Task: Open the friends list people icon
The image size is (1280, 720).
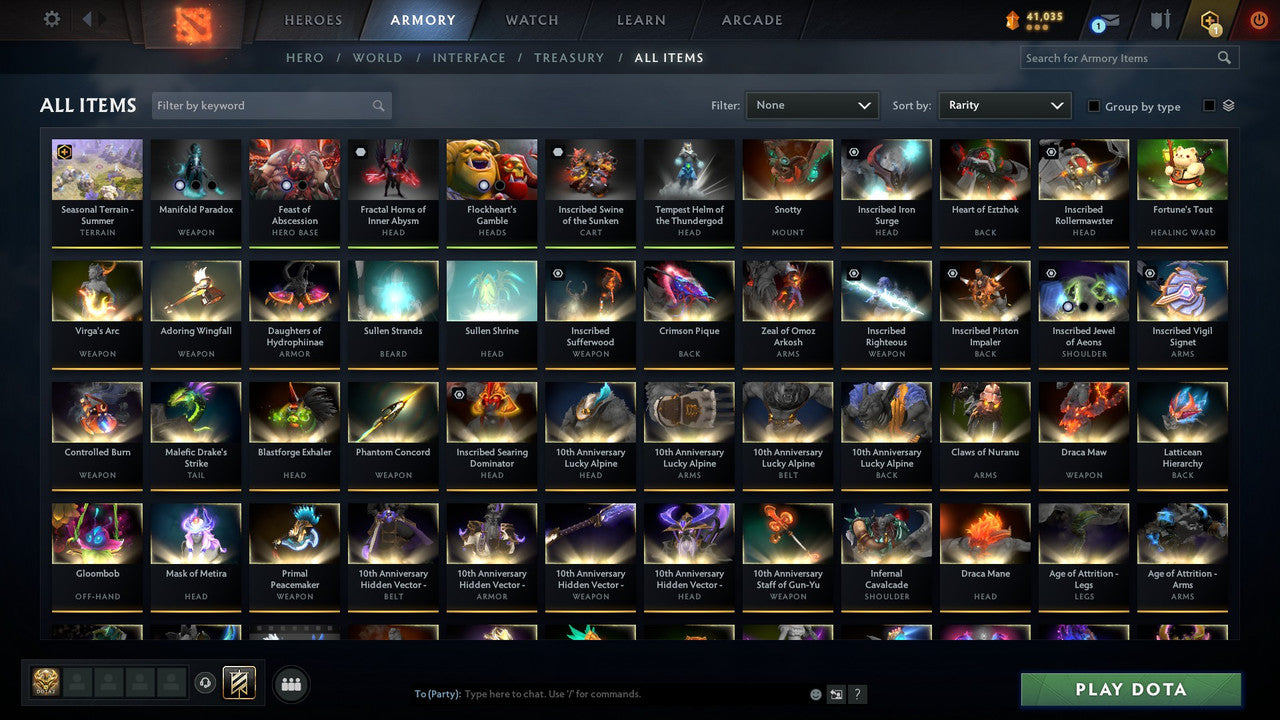Action: tap(291, 684)
